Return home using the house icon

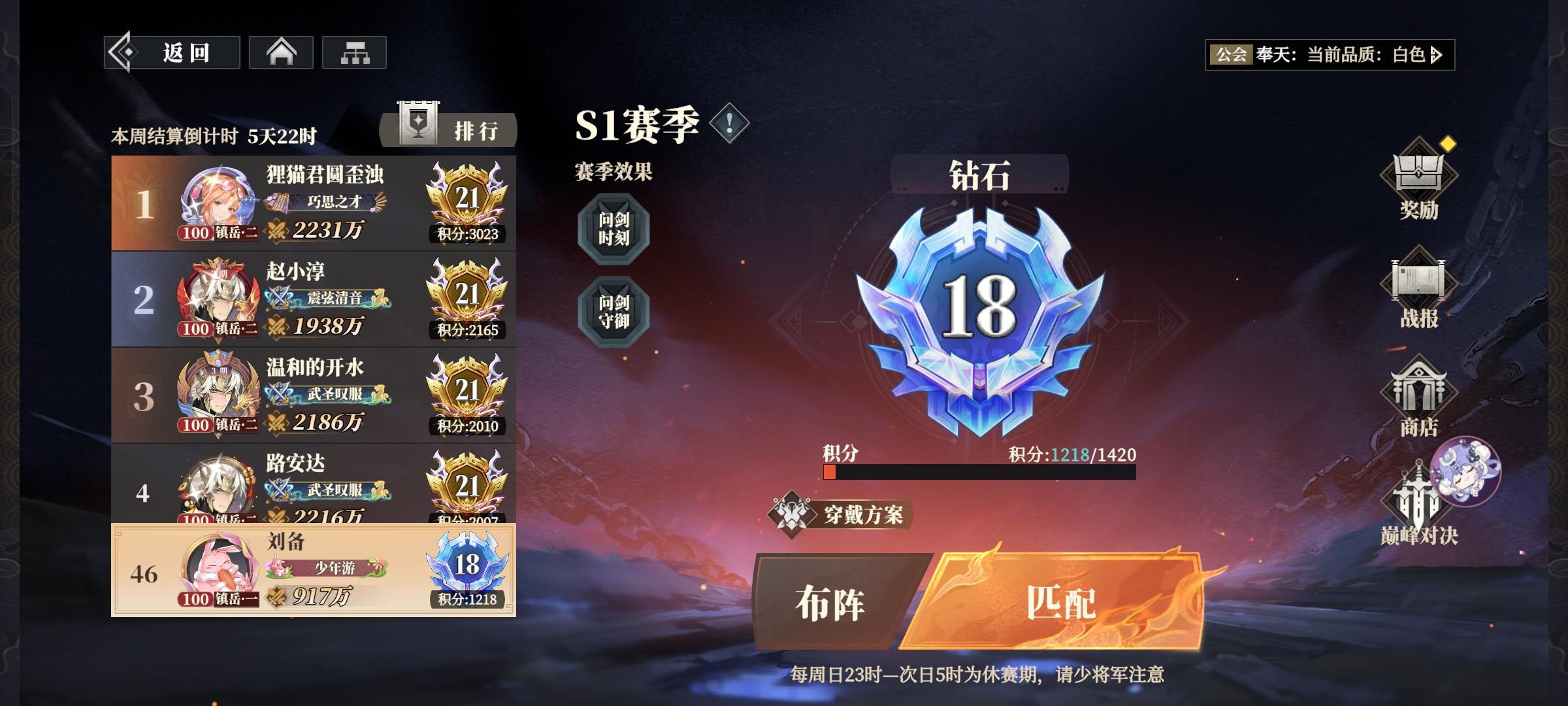point(281,54)
